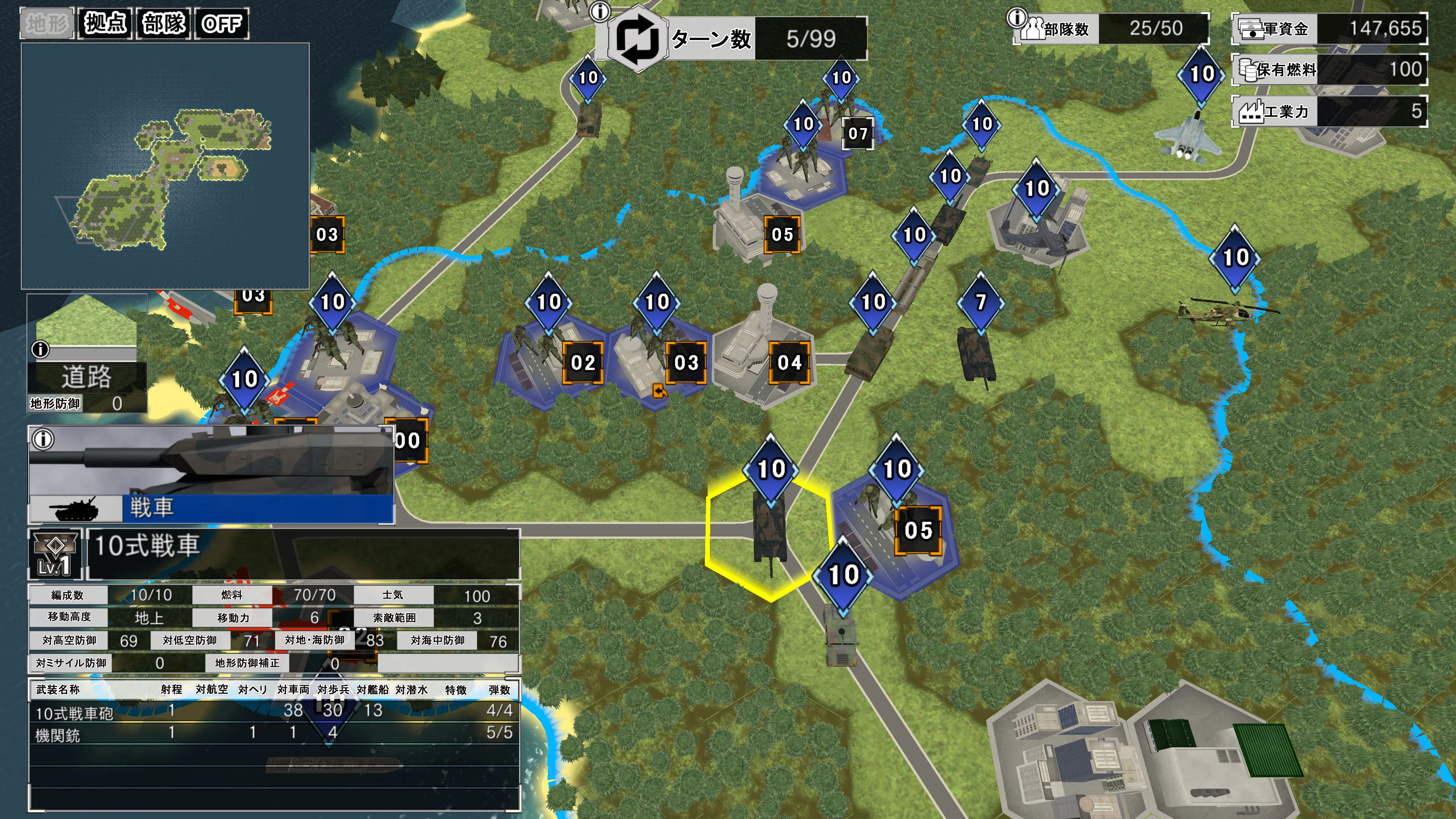The image size is (1456, 819).
Task: Select the 拠点 overlay button
Action: click(105, 24)
